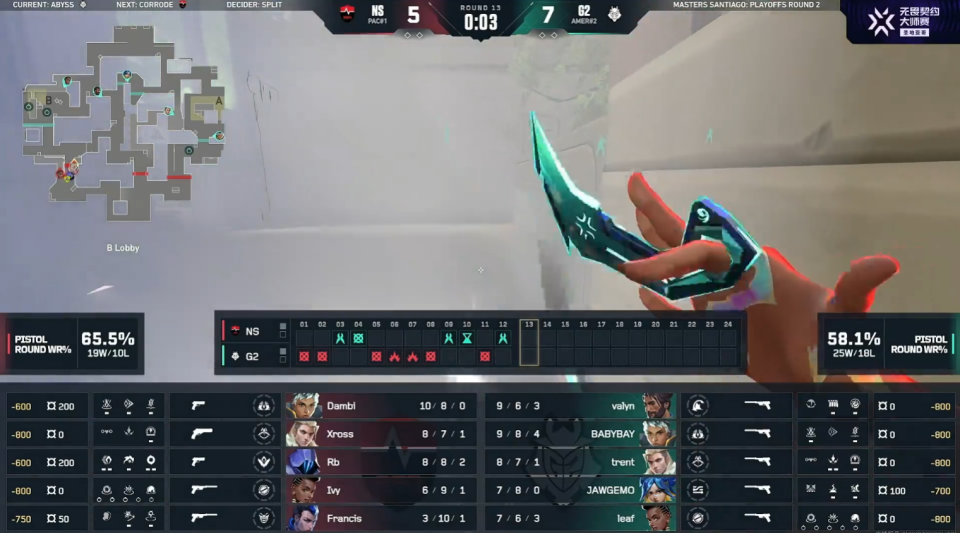Viewport: 960px width, 533px height.
Task: Choose leaf's scoreboard row
Action: tap(580, 518)
